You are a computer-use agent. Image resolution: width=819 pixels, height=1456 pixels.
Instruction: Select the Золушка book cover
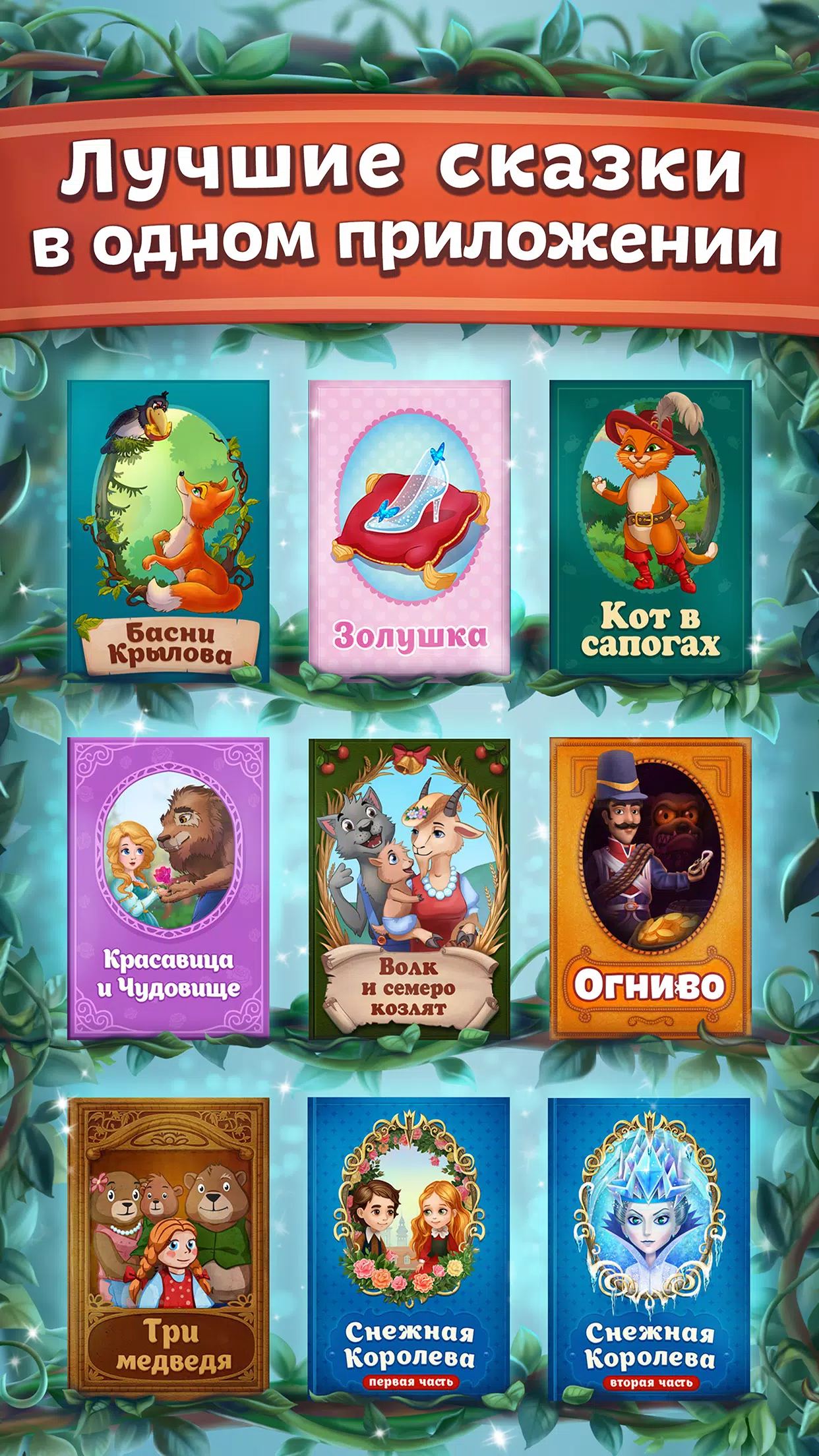point(409,528)
